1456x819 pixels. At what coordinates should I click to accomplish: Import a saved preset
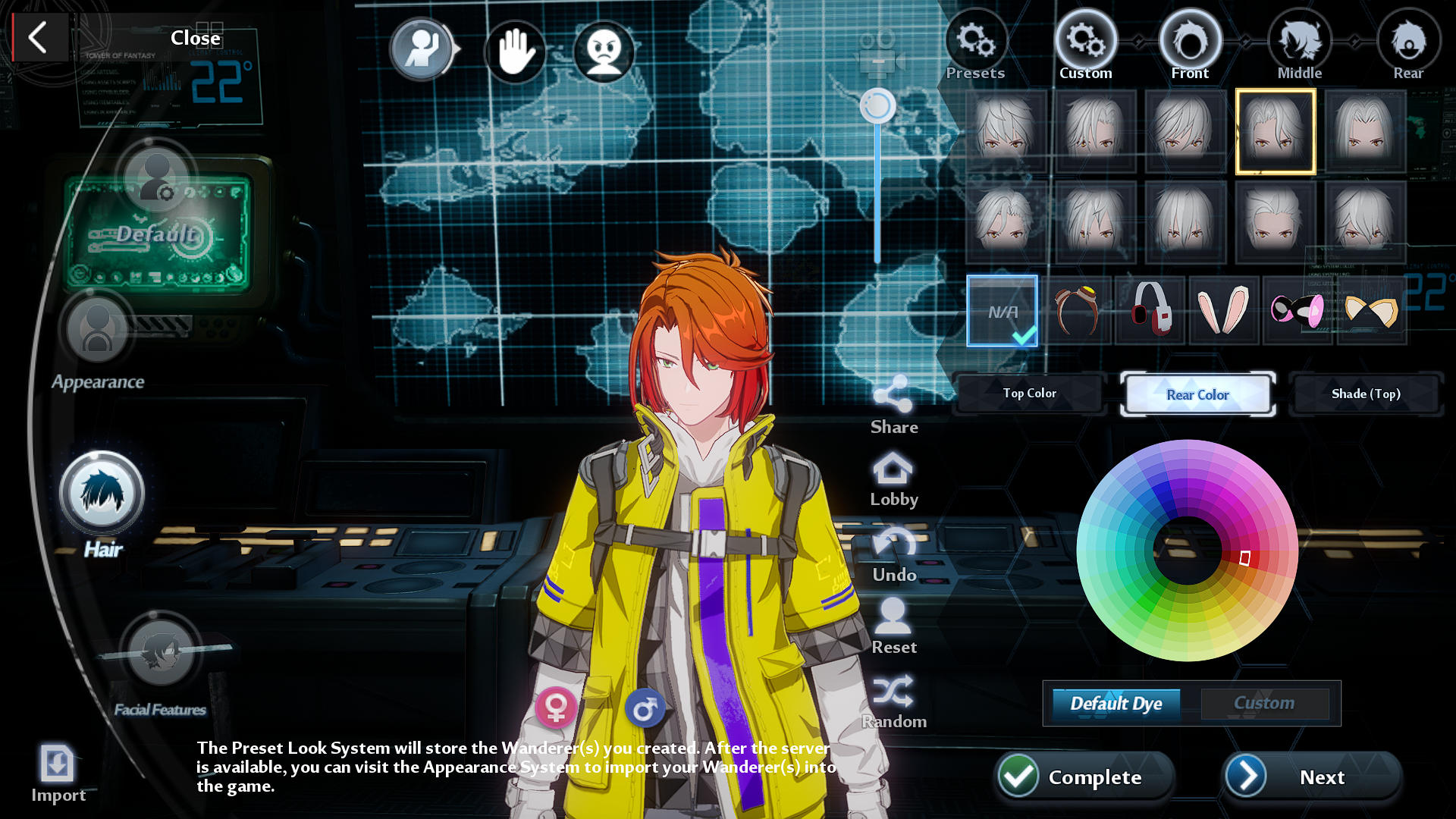(x=58, y=771)
